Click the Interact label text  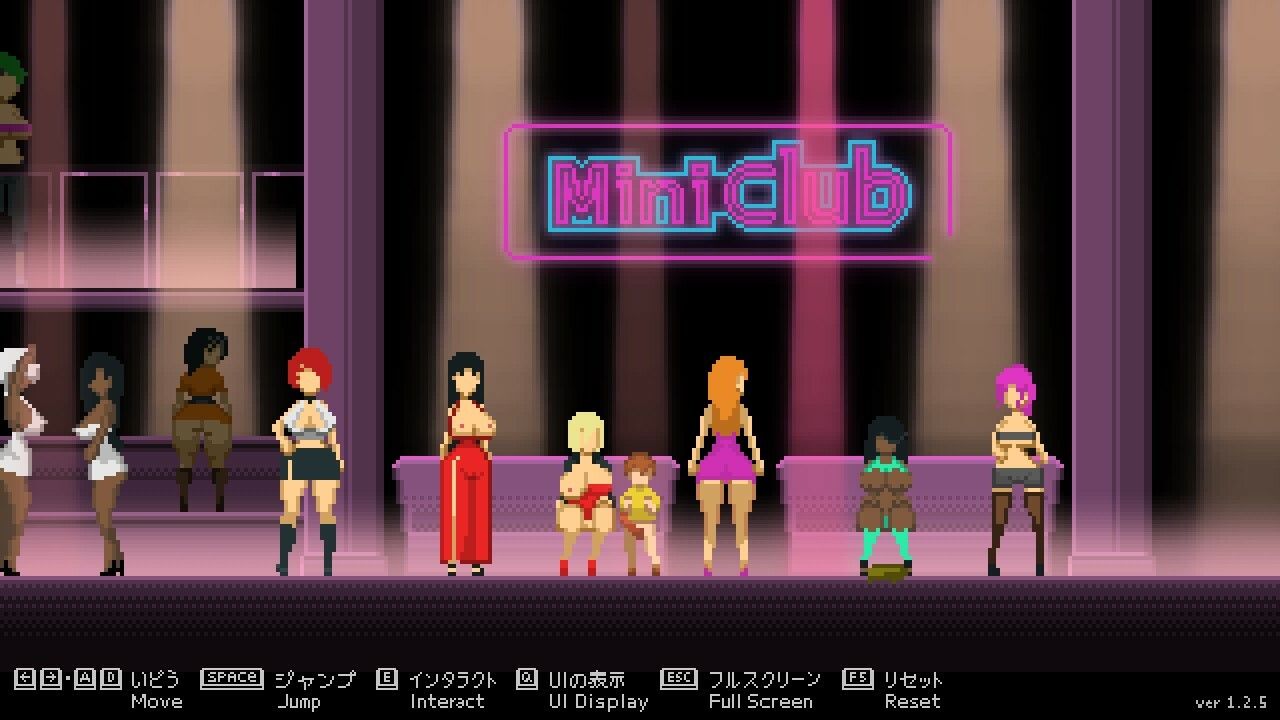coord(448,701)
